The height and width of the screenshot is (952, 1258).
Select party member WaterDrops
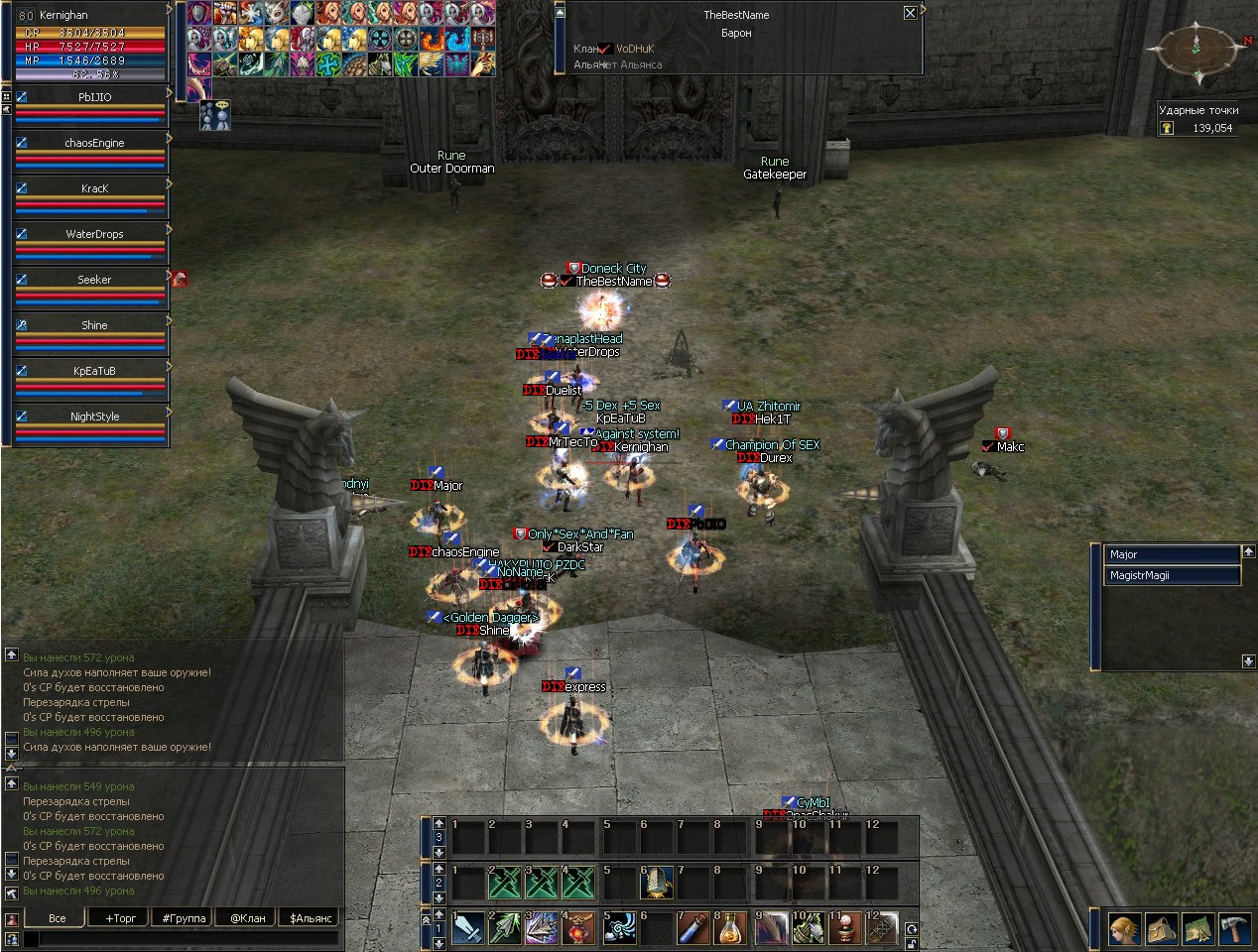94,234
